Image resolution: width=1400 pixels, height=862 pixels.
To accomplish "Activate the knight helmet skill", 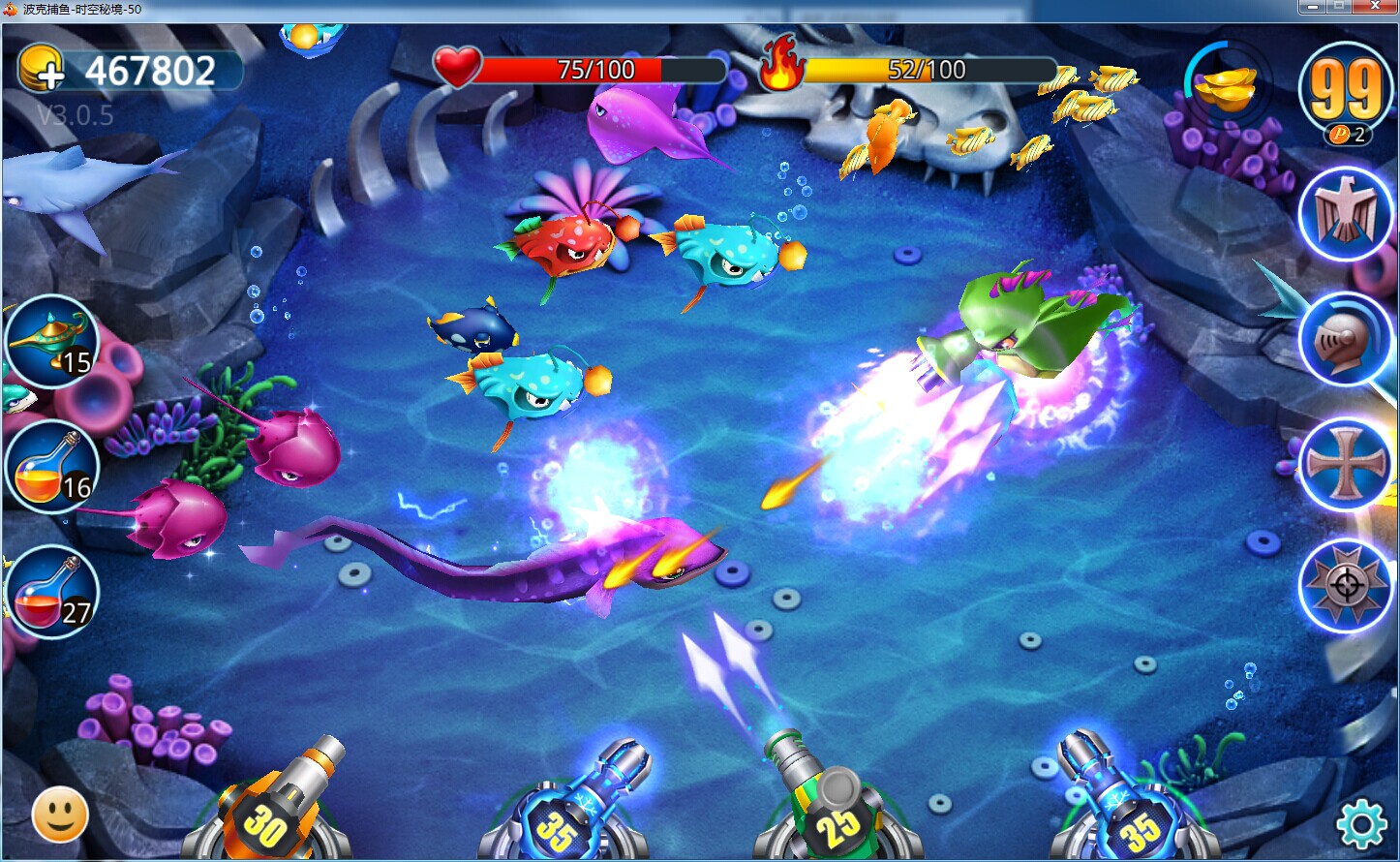I will coord(1345,339).
